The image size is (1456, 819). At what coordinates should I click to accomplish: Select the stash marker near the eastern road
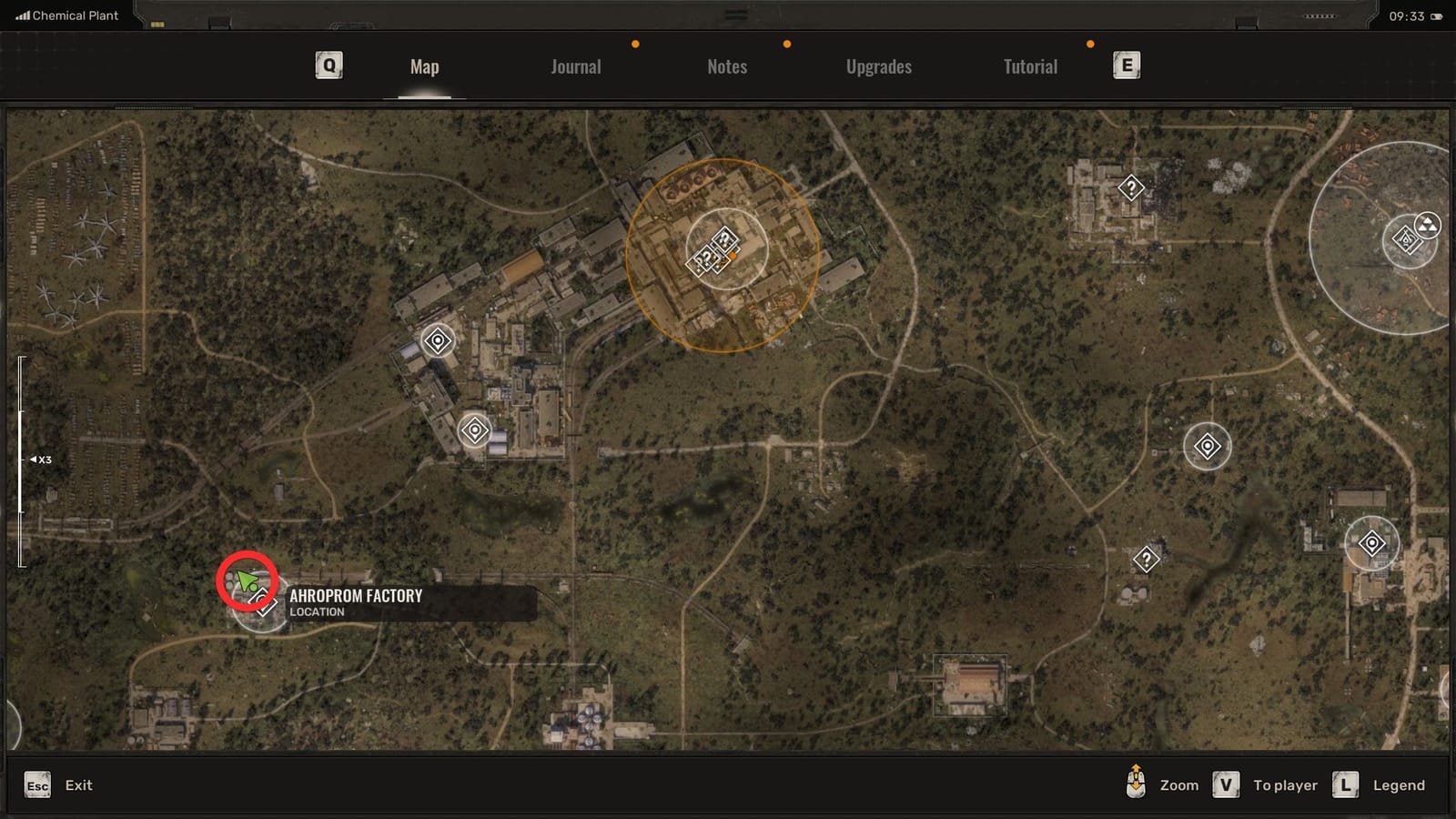pyautogui.click(x=1208, y=447)
